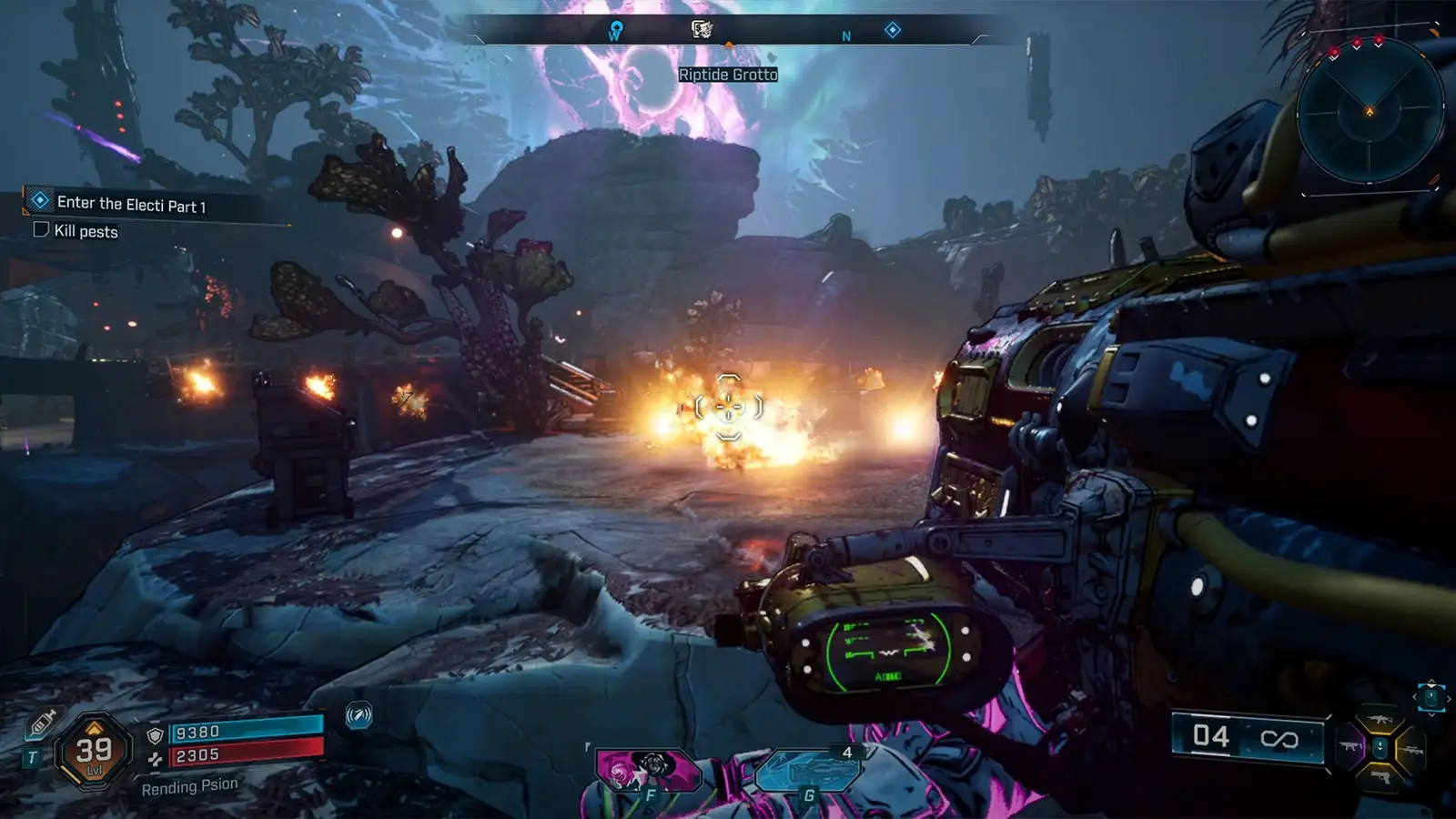Open the circular radar minimap

(x=1370, y=112)
